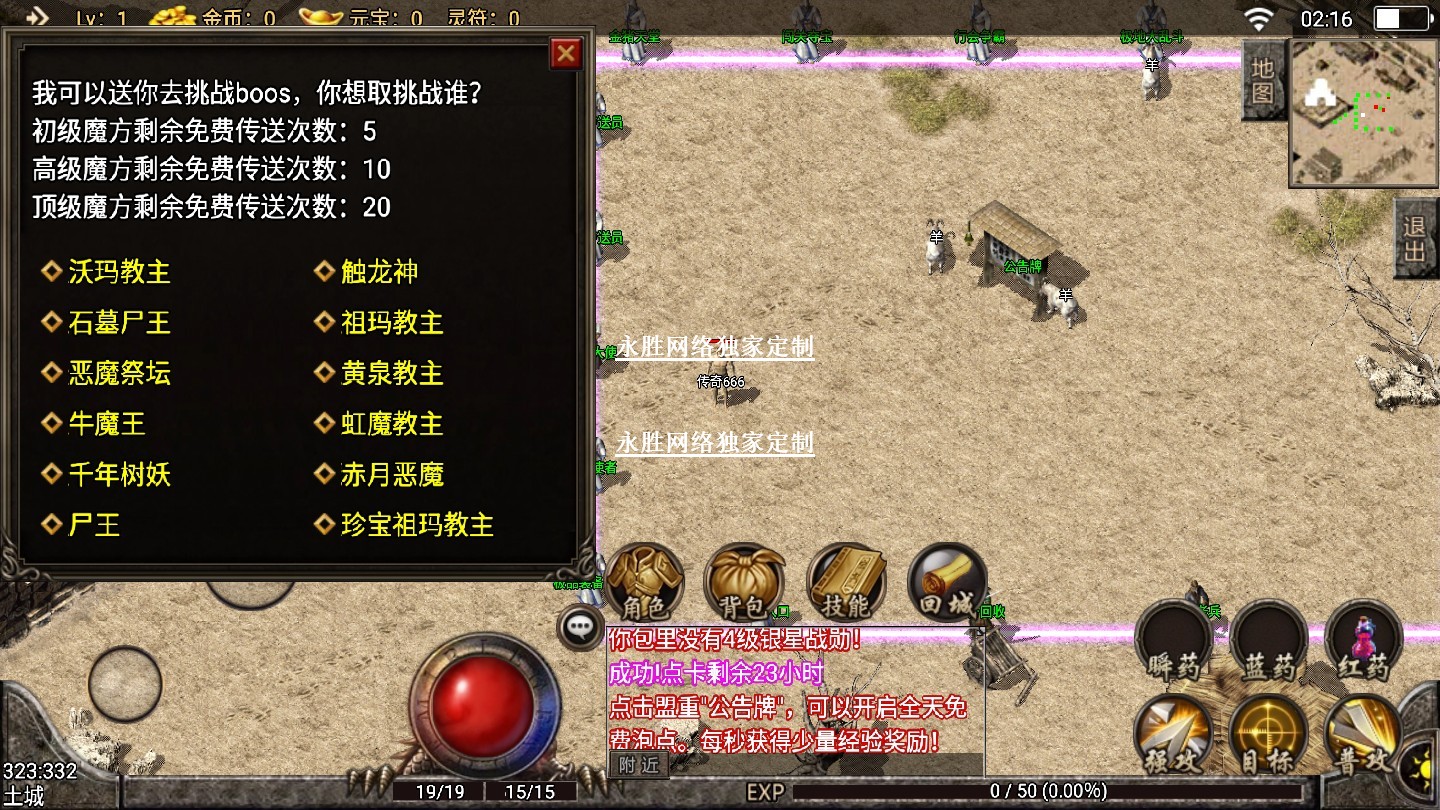Select the 黄泉教主 option
The height and width of the screenshot is (810, 1440).
click(391, 374)
